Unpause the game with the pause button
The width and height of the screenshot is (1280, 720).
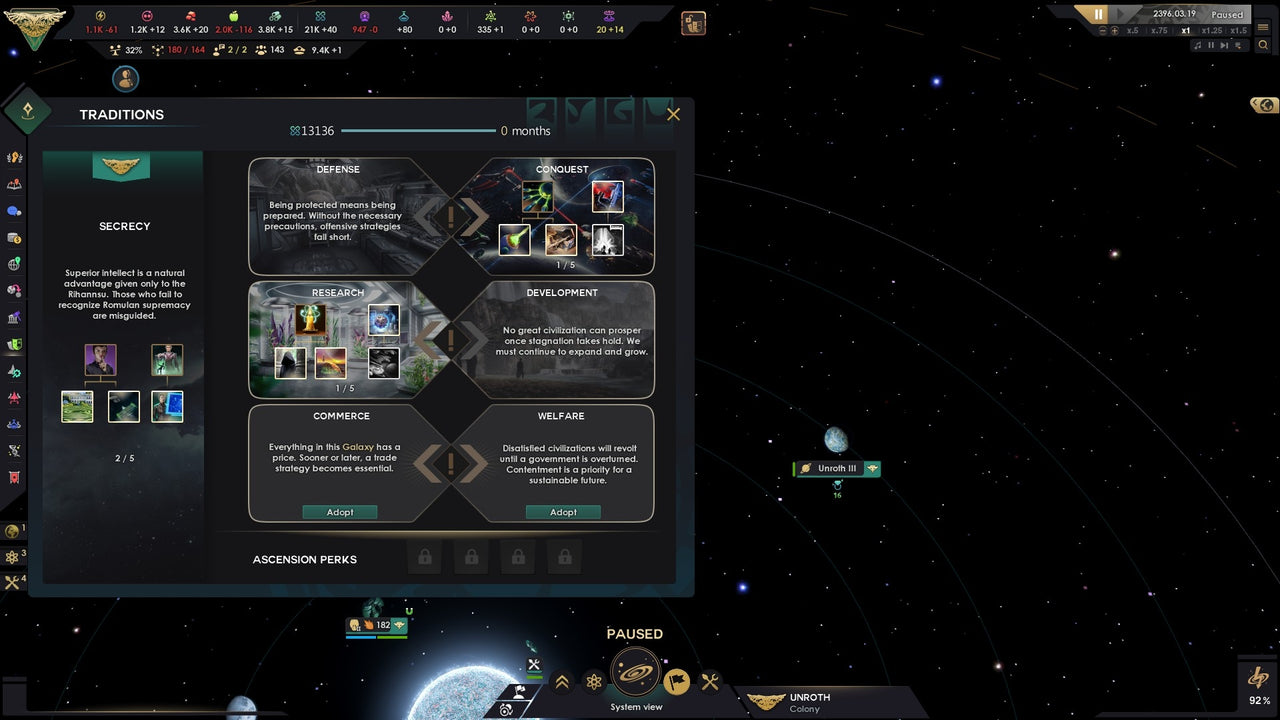pyautogui.click(x=1098, y=13)
